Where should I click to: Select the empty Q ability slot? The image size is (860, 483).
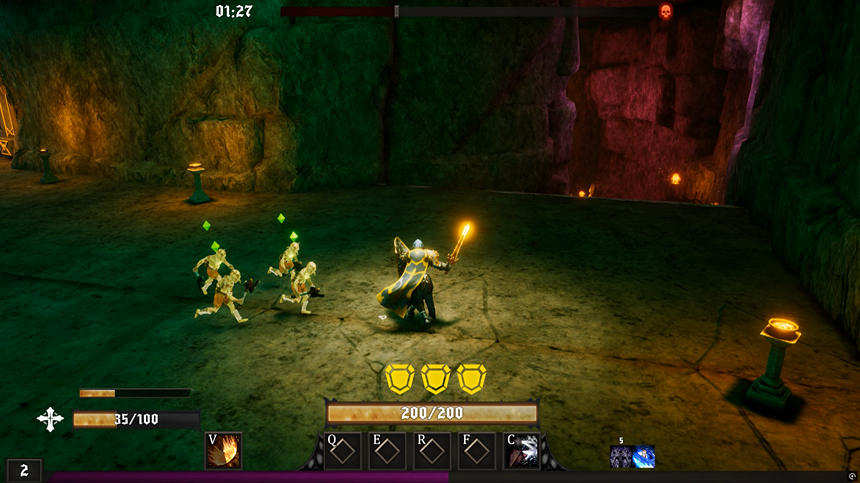click(343, 451)
